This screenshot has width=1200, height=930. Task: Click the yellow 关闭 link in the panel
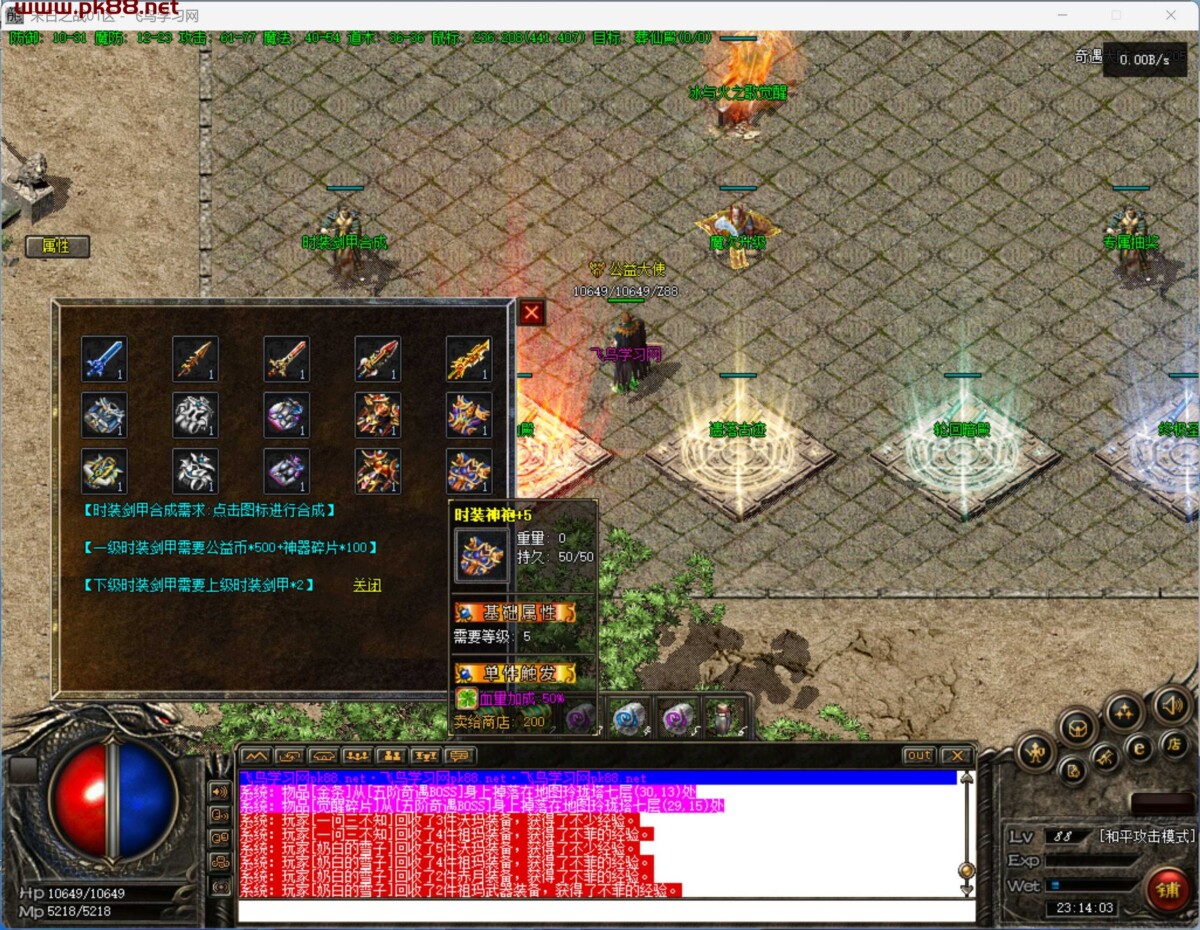(x=367, y=585)
